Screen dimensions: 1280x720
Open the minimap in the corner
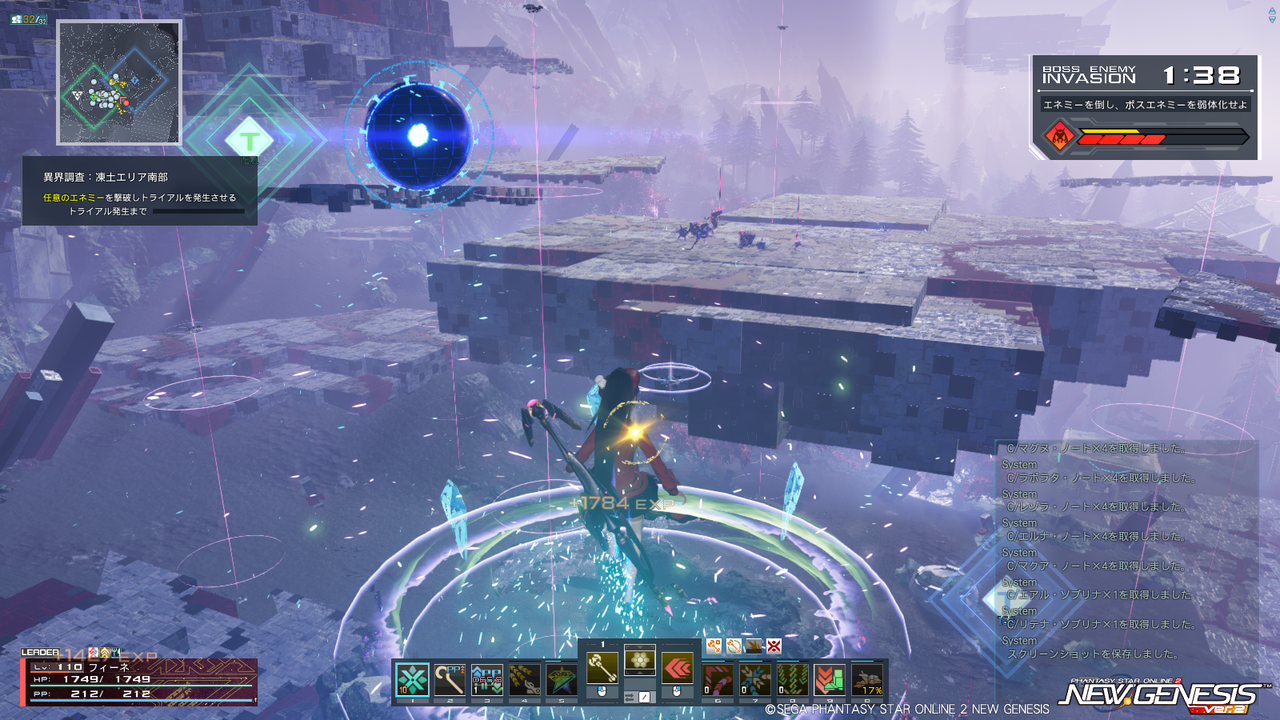click(119, 82)
